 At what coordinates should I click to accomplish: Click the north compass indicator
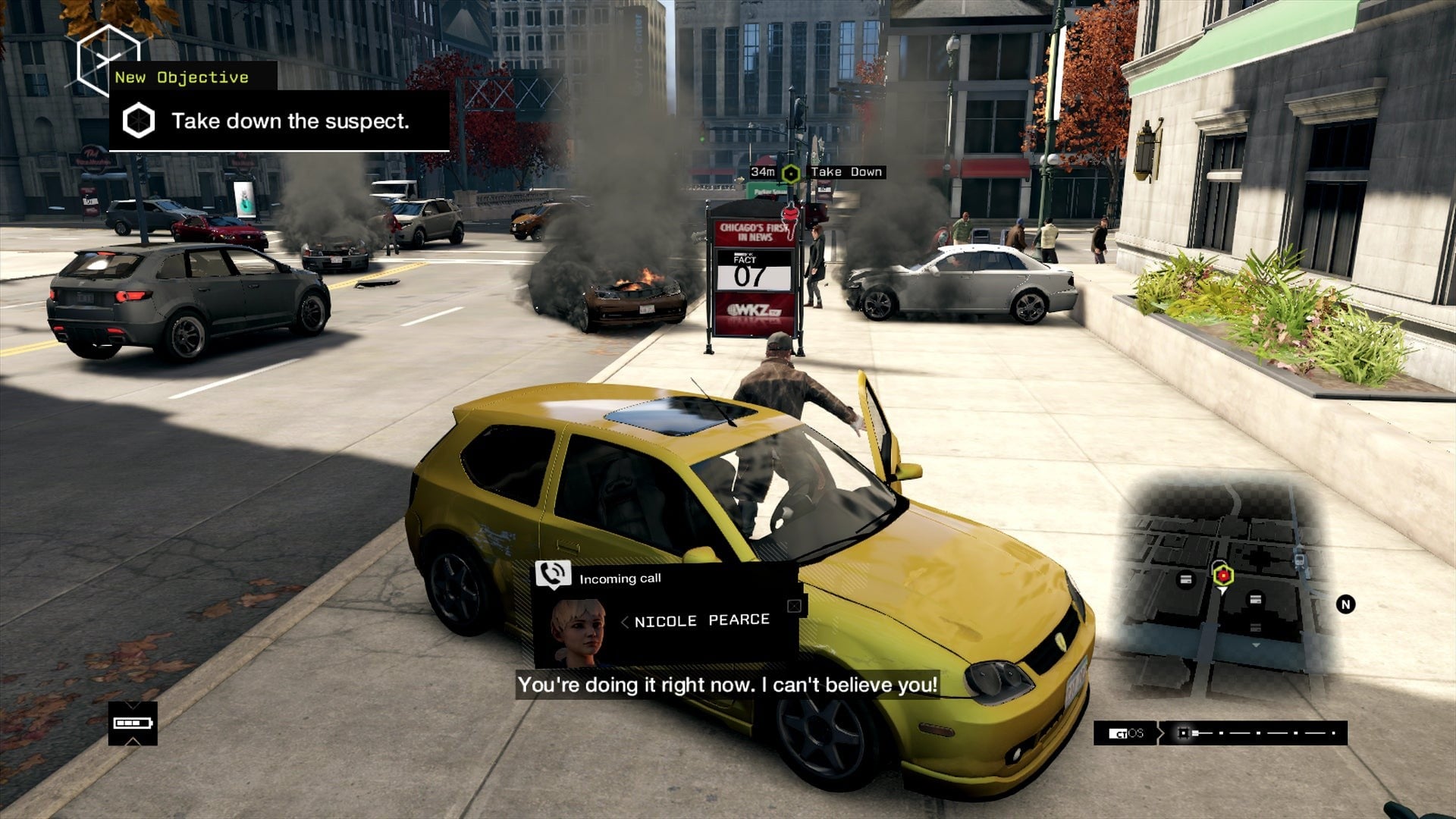pyautogui.click(x=1345, y=604)
